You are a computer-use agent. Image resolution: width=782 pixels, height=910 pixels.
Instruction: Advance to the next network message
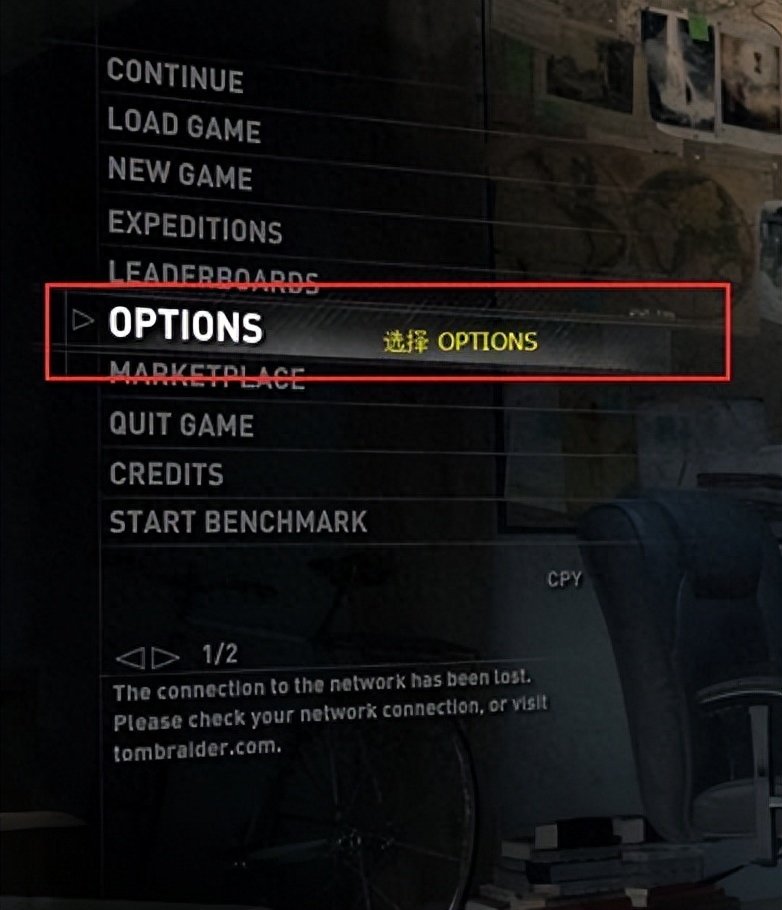[x=165, y=658]
